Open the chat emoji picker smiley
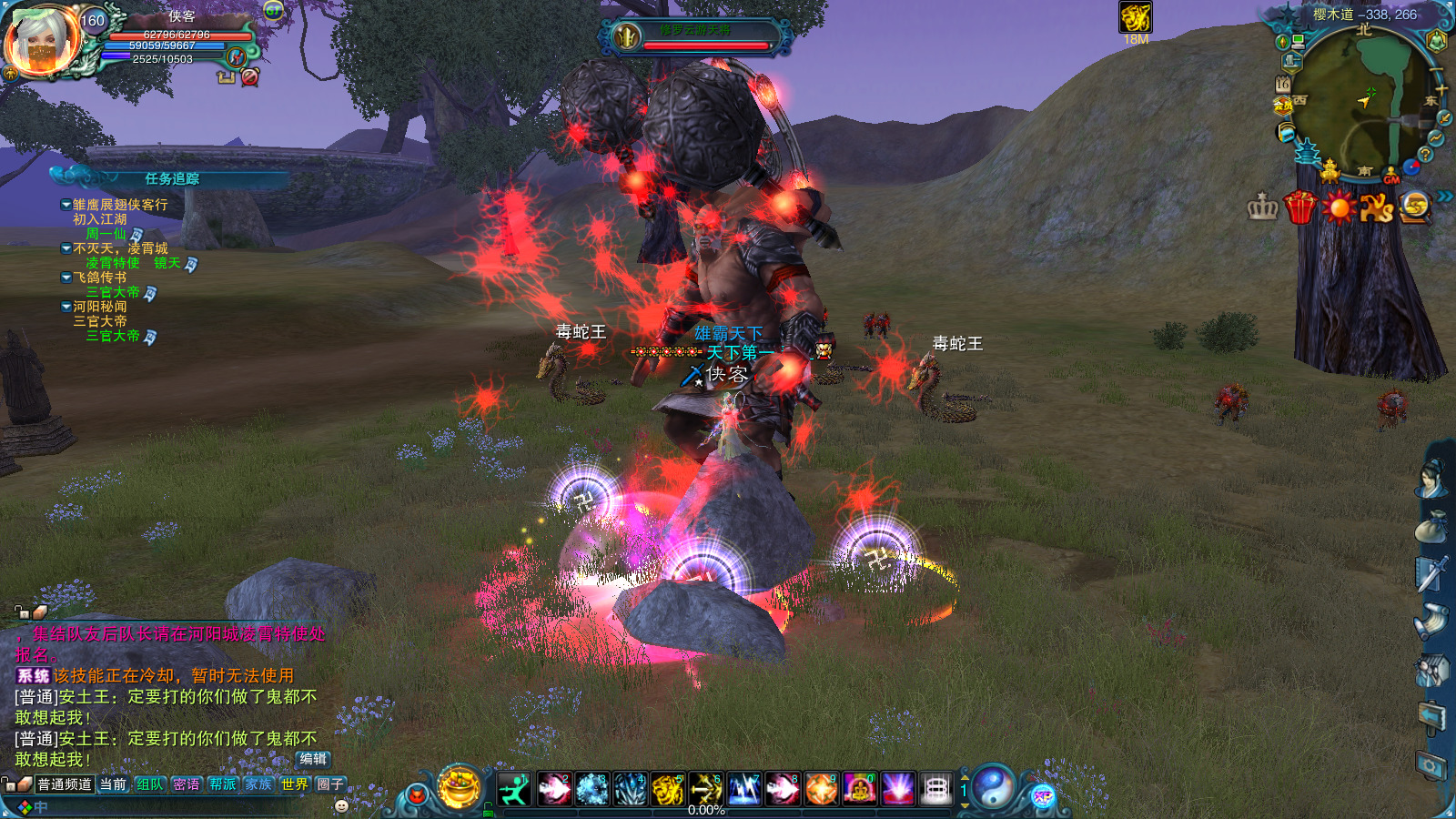 tap(341, 805)
